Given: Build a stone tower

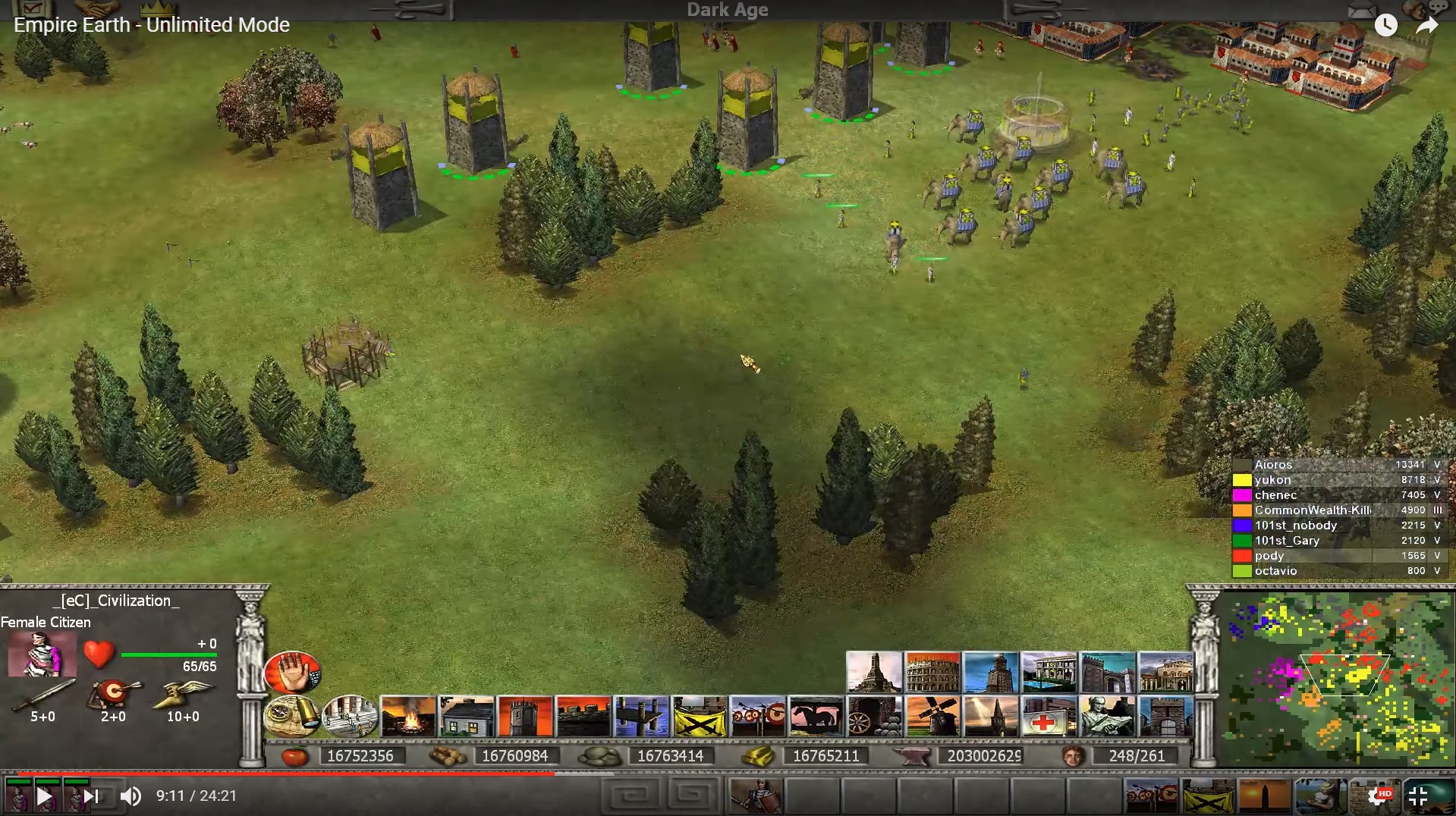Looking at the screenshot, I should coord(525,717).
